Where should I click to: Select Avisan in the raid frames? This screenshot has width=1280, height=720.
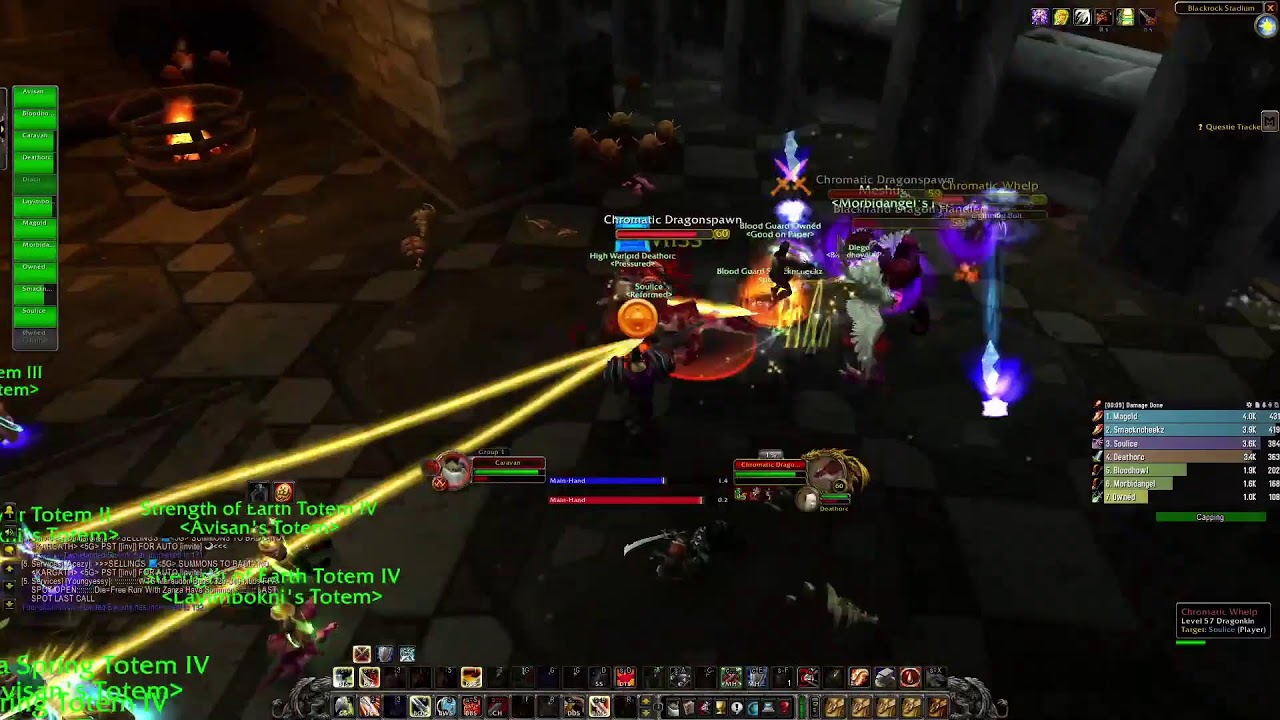click(34, 92)
